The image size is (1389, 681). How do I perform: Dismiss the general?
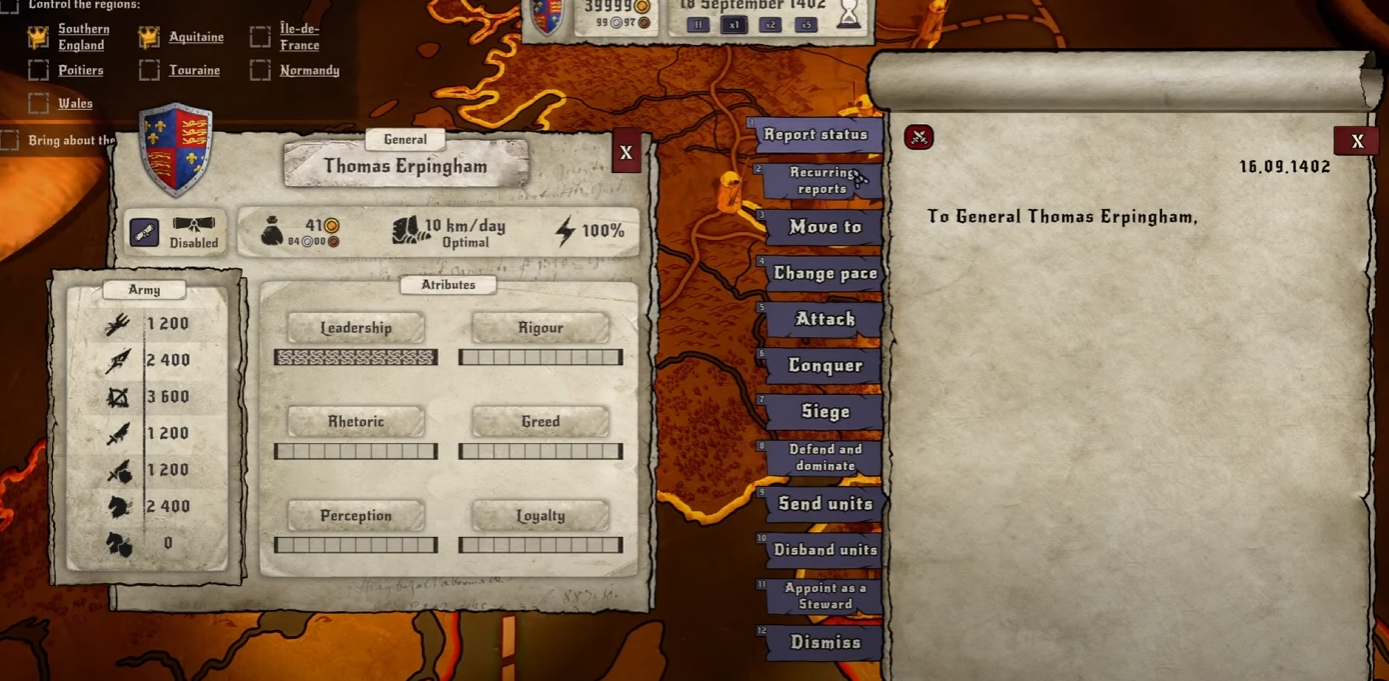824,642
